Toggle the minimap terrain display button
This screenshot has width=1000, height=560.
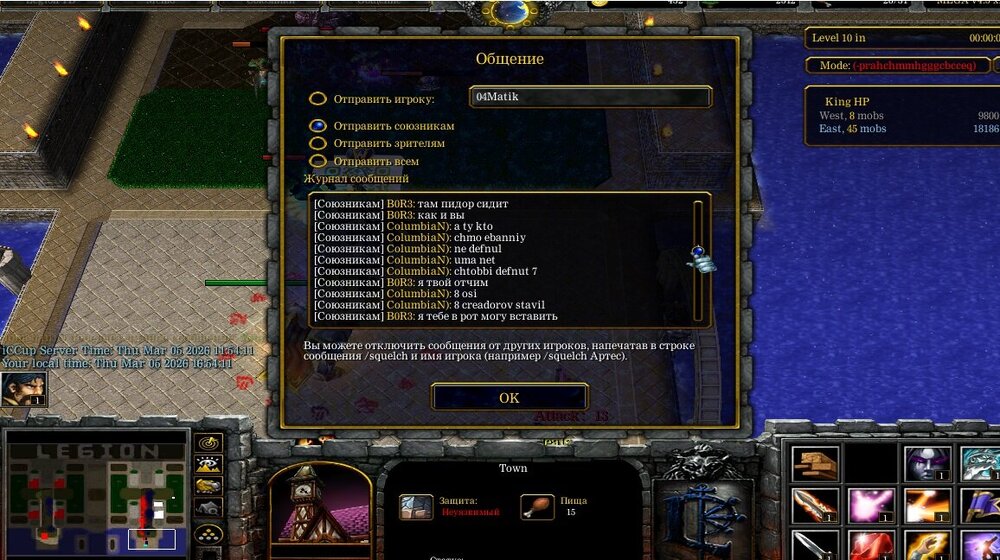pyautogui.click(x=208, y=464)
